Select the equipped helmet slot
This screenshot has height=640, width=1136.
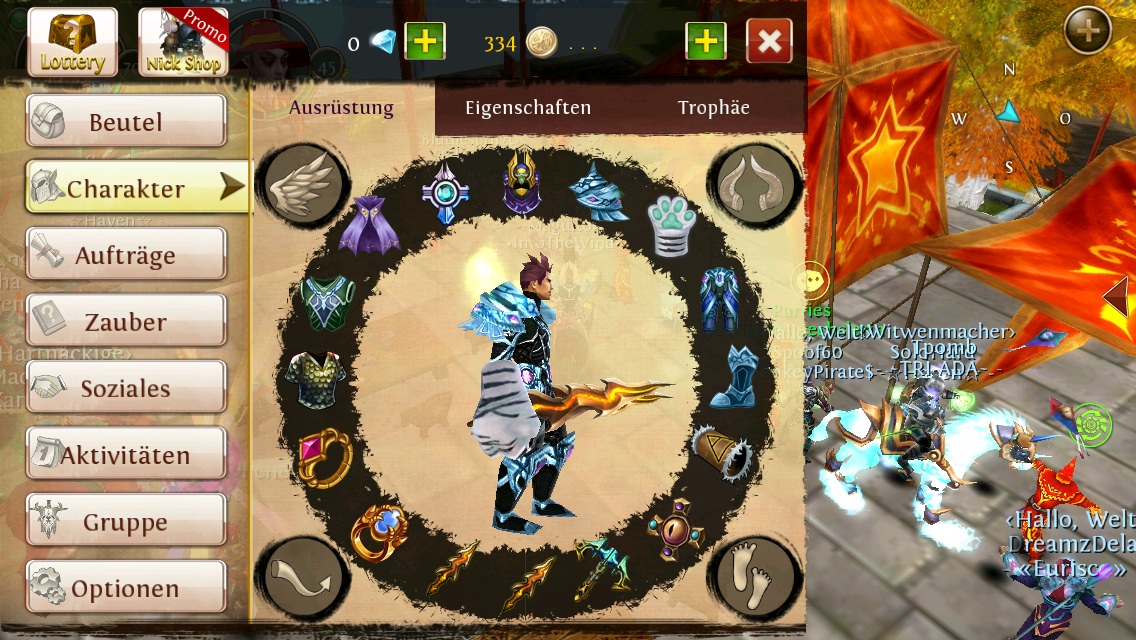[521, 181]
